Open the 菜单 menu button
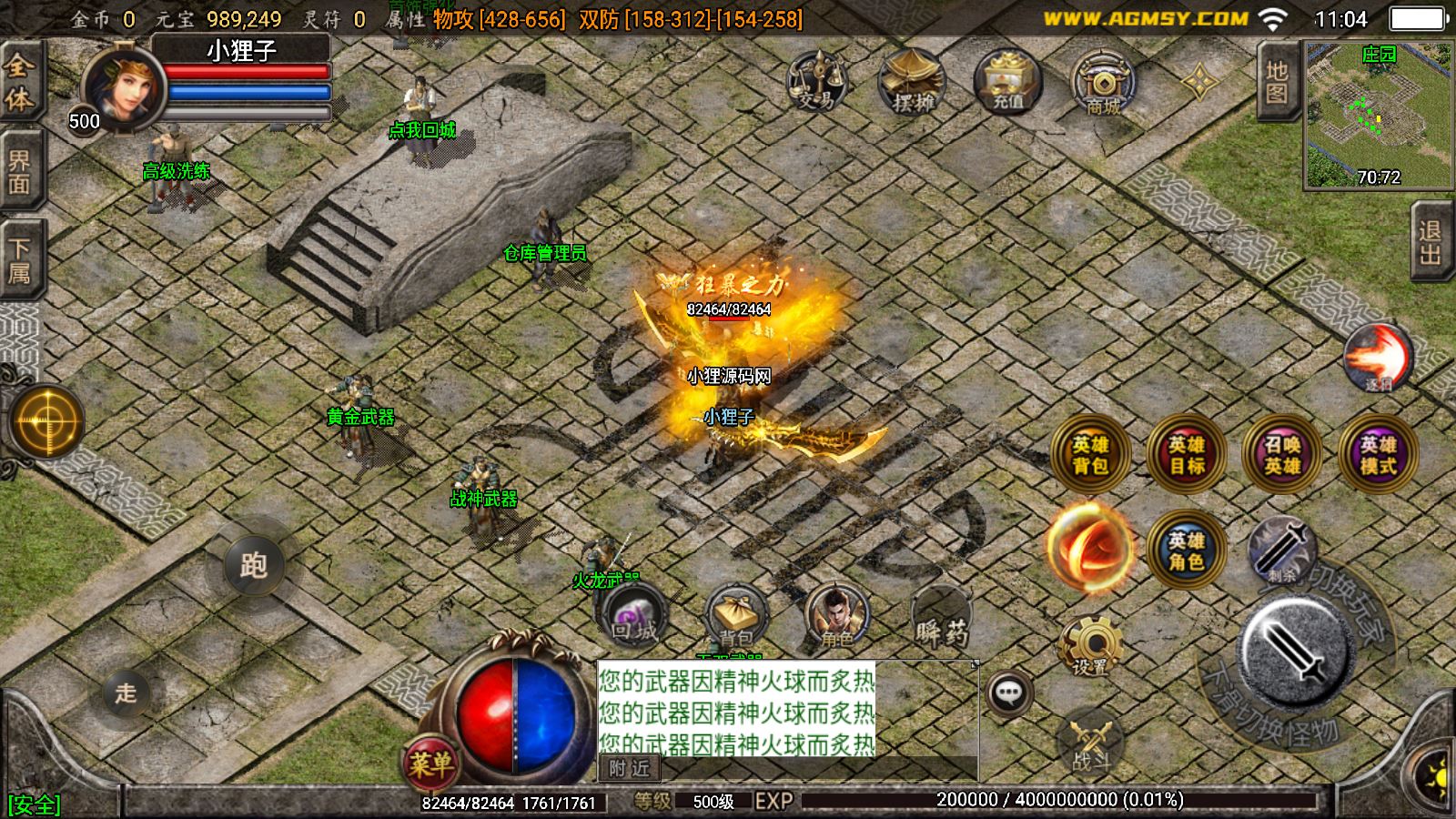The image size is (1456, 819). [430, 763]
